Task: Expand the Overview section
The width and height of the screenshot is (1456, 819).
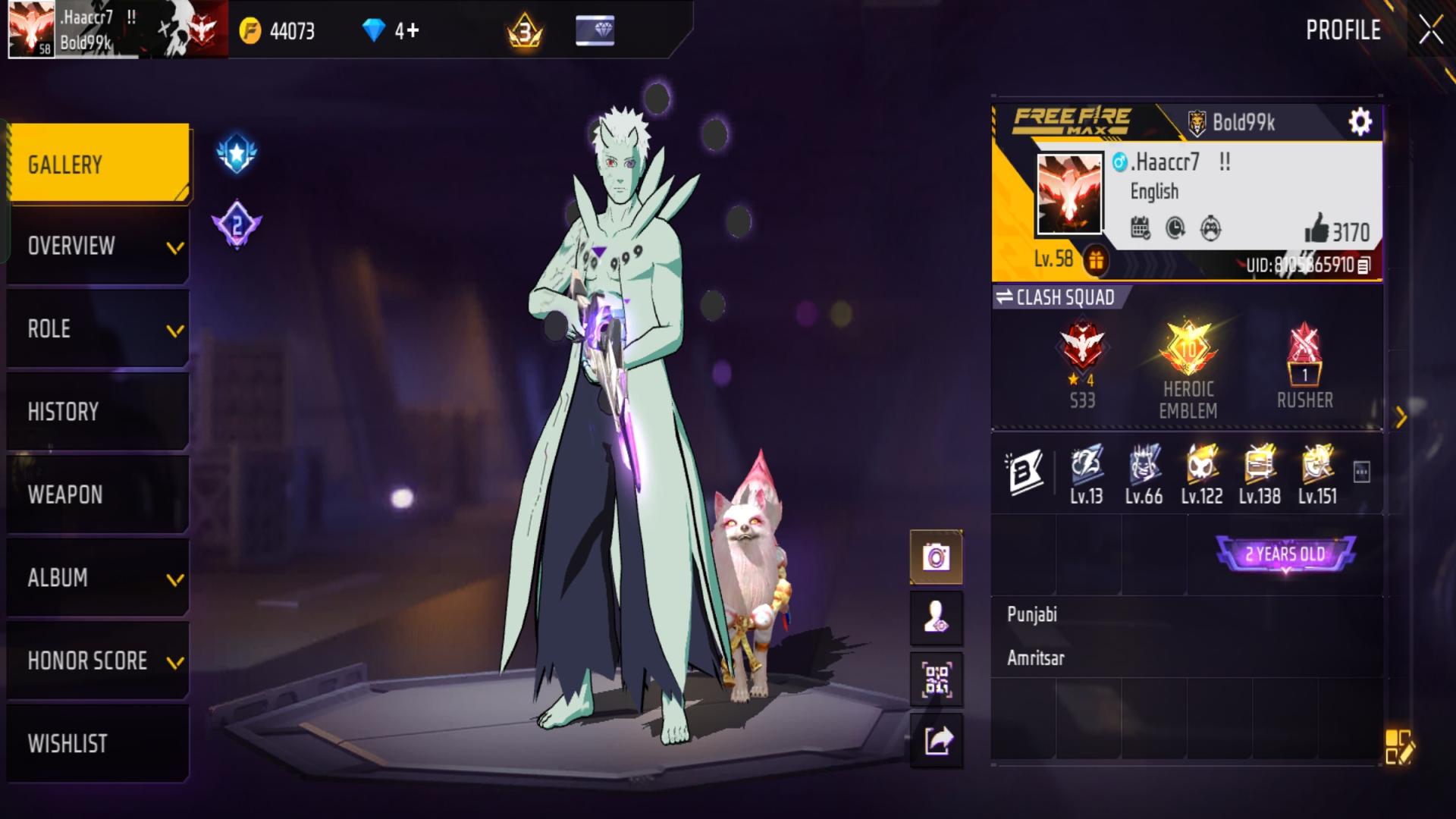Action: 99,246
